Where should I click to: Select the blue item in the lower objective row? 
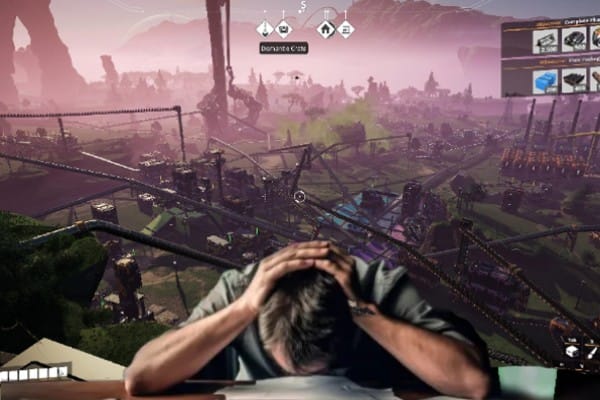point(545,81)
